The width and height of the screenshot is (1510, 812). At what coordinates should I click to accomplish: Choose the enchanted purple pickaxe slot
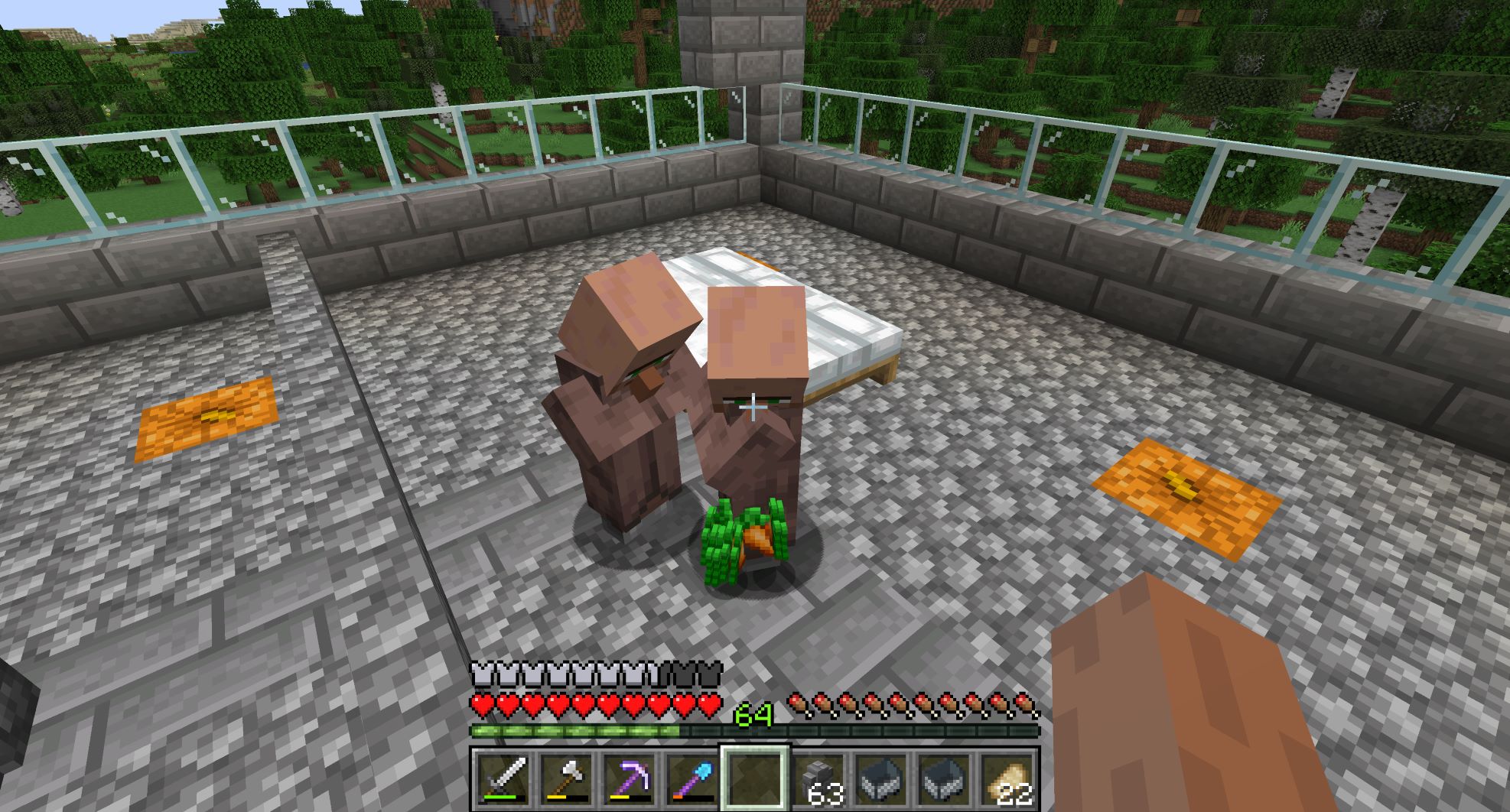629,779
